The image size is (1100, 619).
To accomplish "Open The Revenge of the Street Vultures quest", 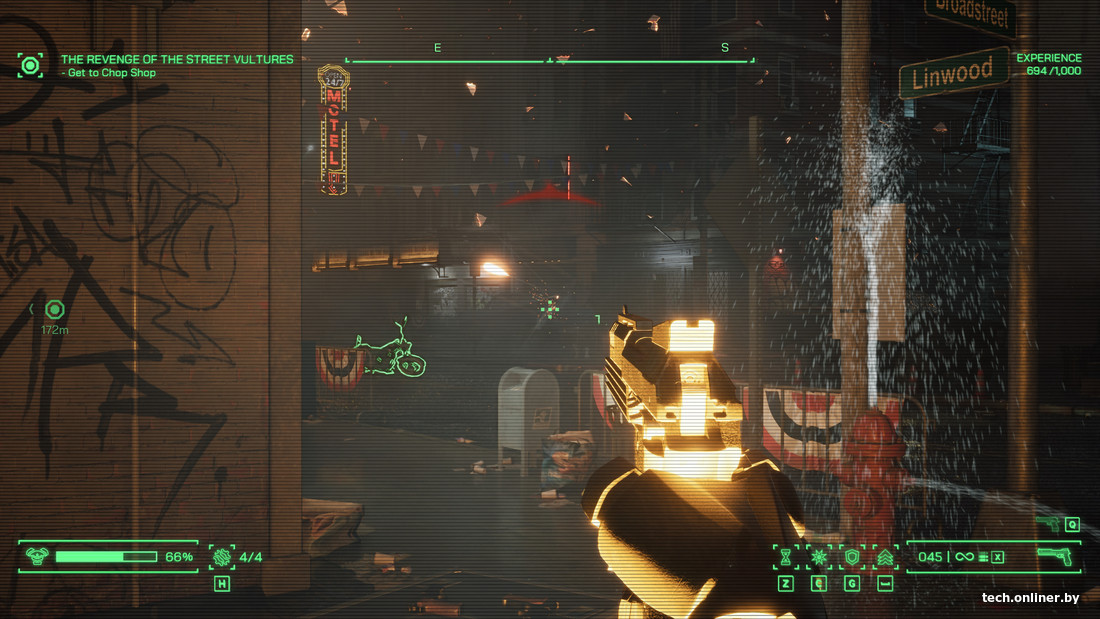I will [177, 60].
